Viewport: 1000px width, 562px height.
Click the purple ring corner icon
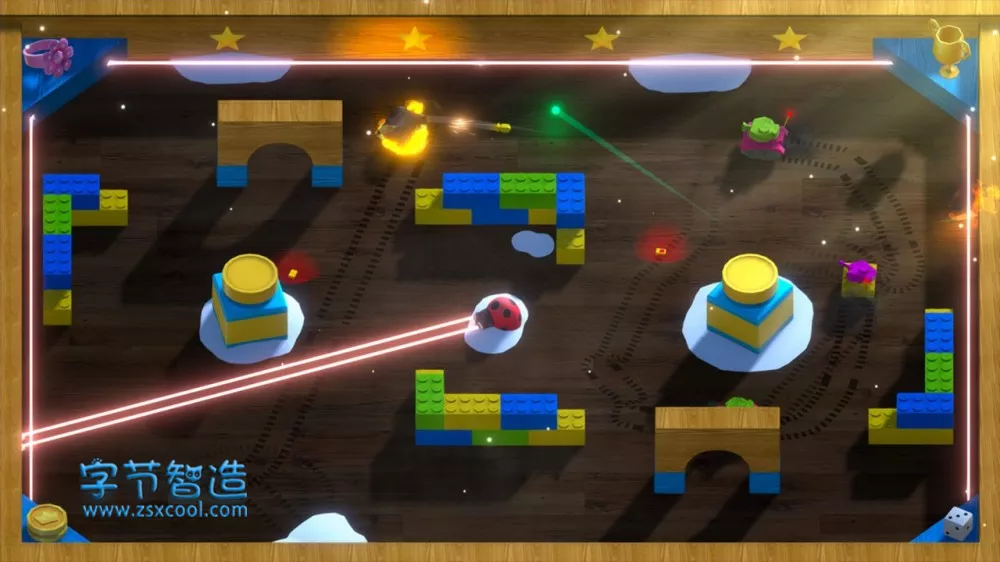click(50, 56)
